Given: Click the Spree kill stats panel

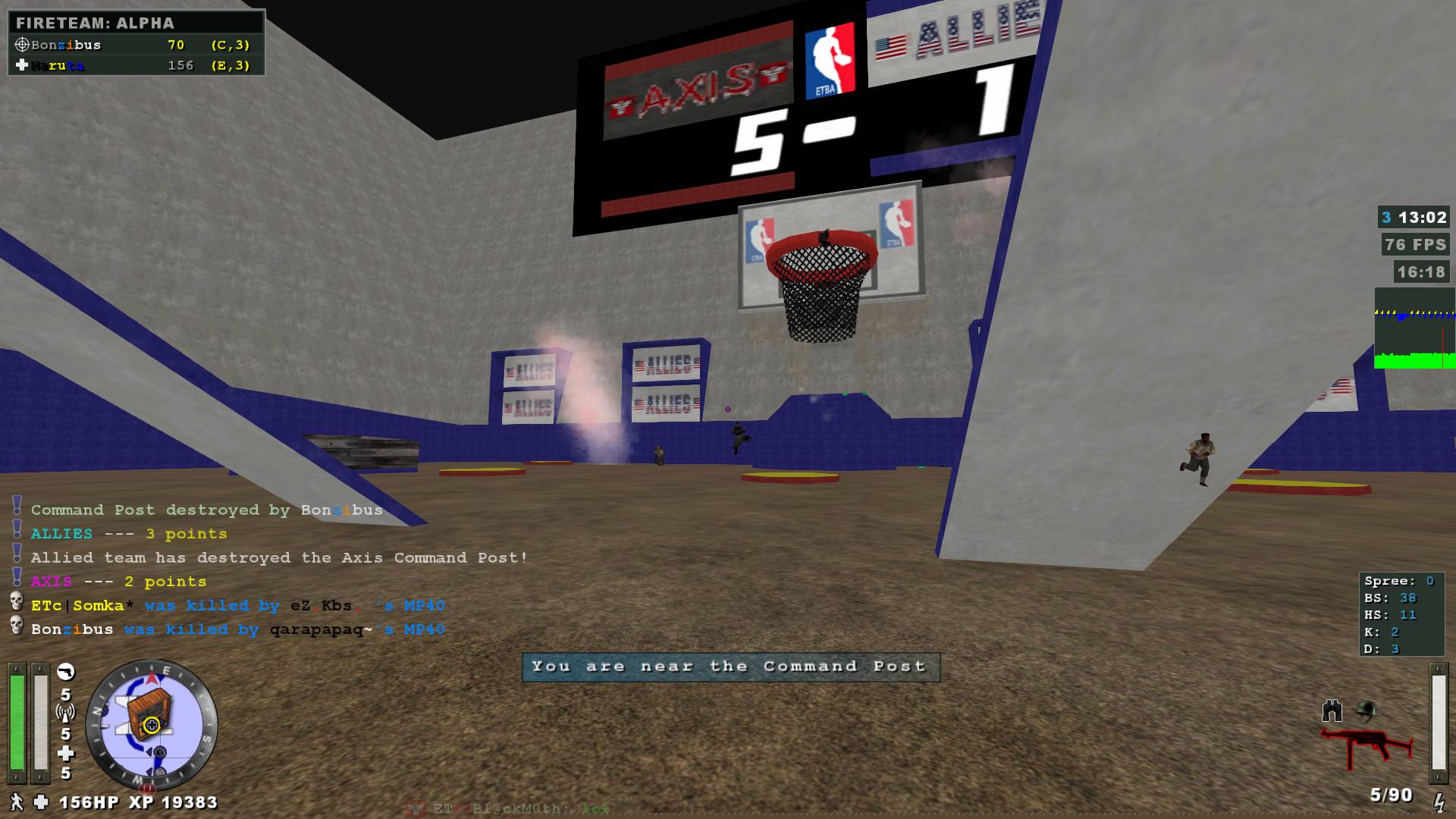Looking at the screenshot, I should pyautogui.click(x=1401, y=614).
